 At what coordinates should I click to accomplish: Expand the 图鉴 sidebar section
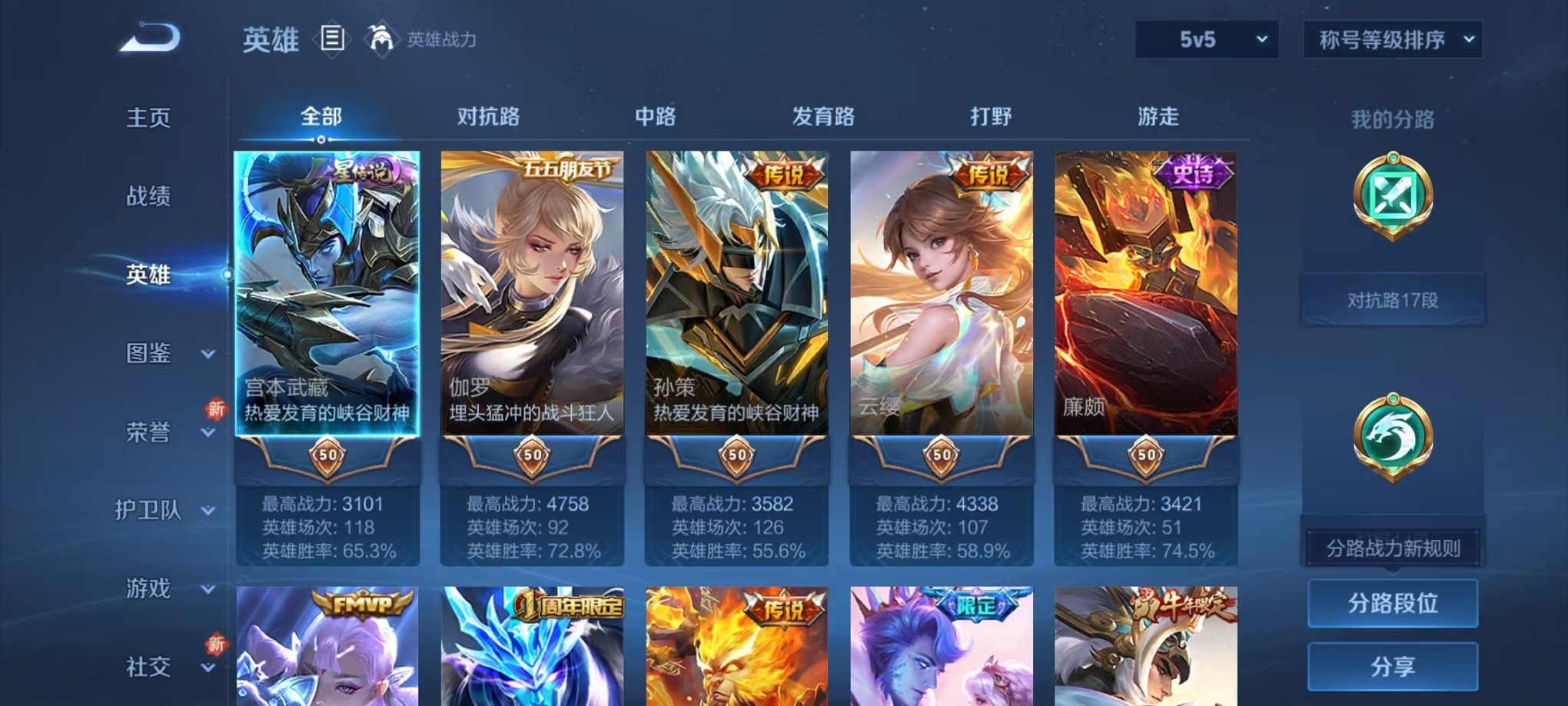pyautogui.click(x=151, y=353)
